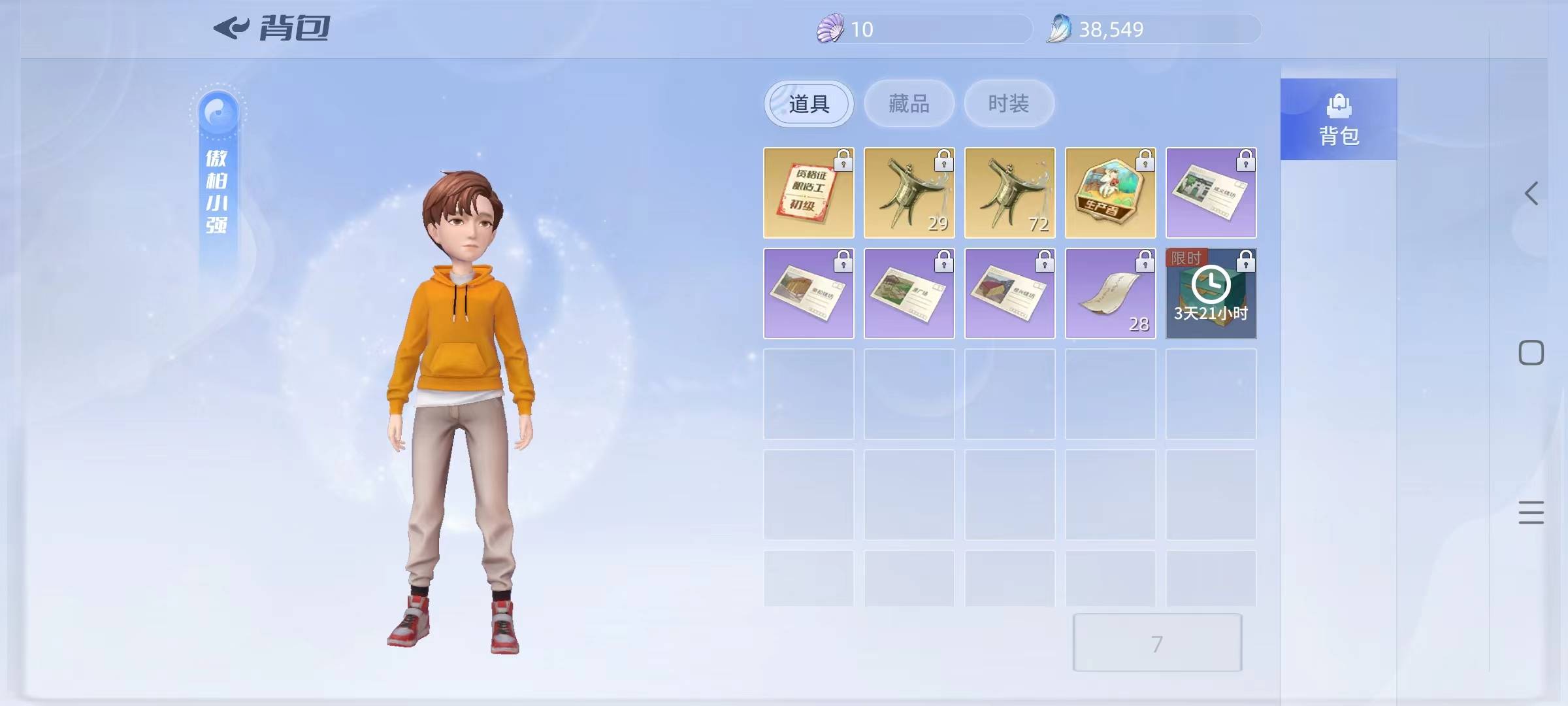The height and width of the screenshot is (706, 1568).
Task: Select the 生产者 badge item
Action: [x=1110, y=193]
